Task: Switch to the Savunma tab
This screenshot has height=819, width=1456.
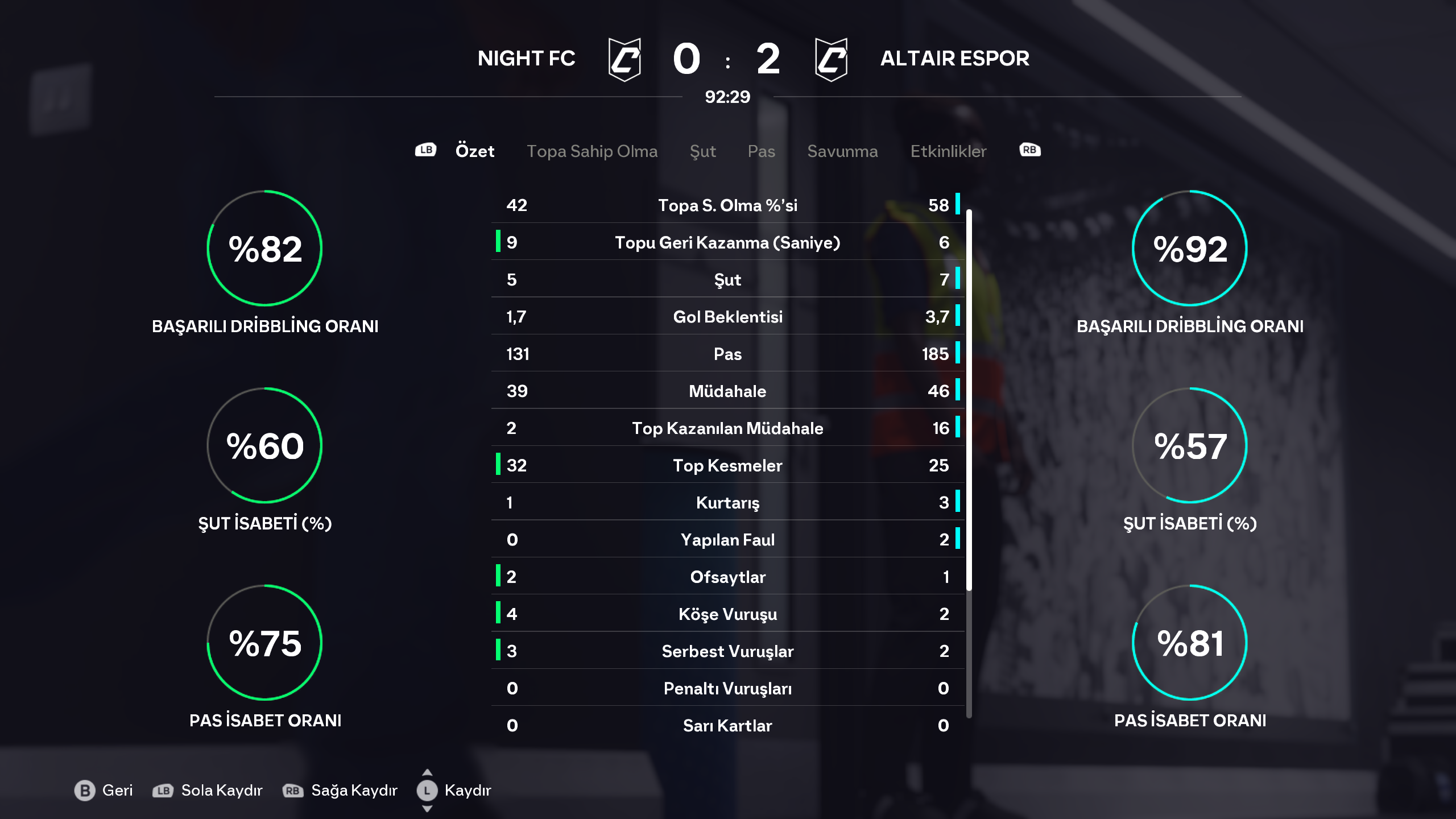Action: click(842, 151)
